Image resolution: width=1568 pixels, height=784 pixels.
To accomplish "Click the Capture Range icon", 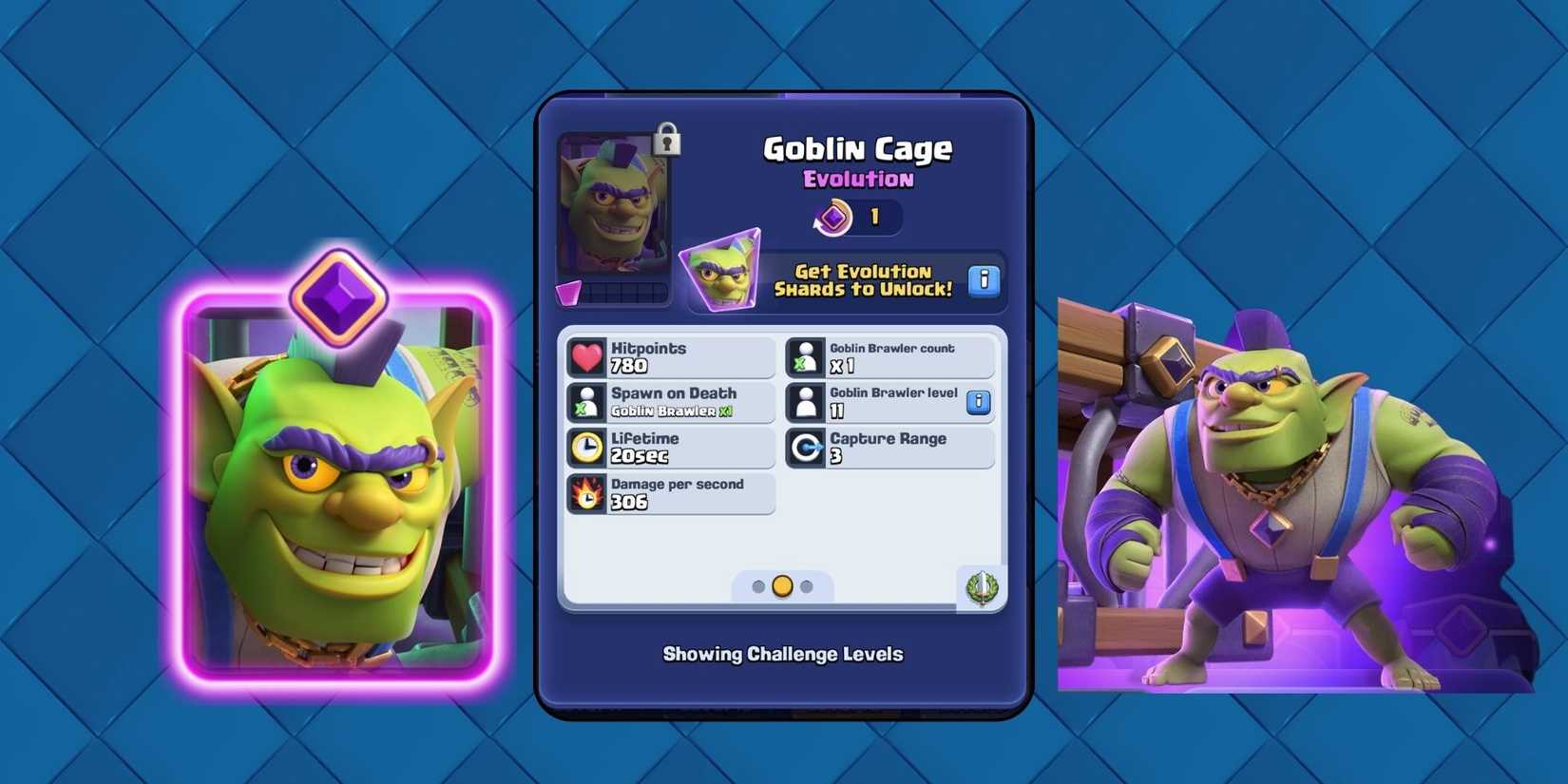I will point(807,447).
